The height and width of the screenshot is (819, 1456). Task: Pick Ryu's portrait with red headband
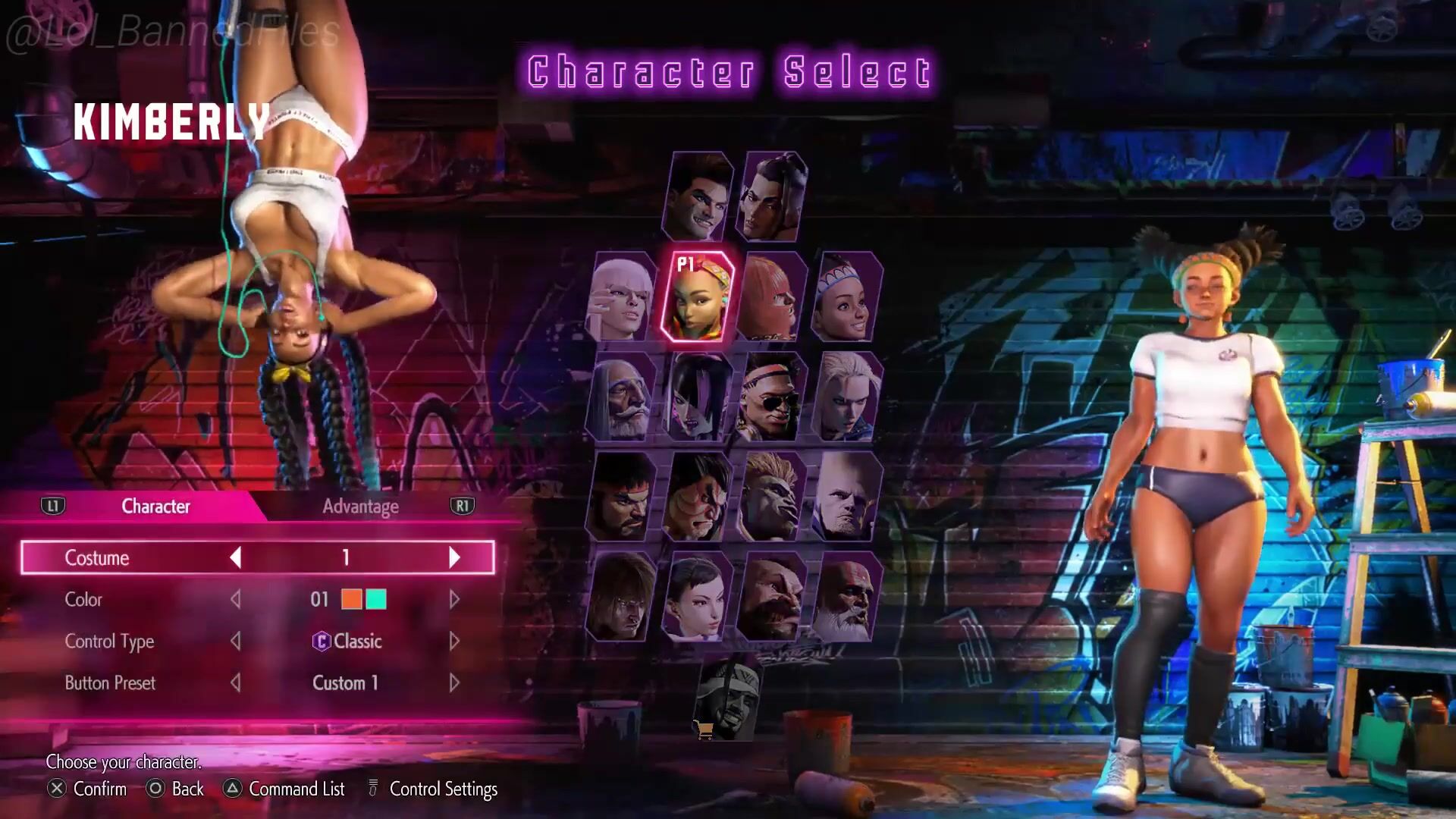tap(622, 497)
